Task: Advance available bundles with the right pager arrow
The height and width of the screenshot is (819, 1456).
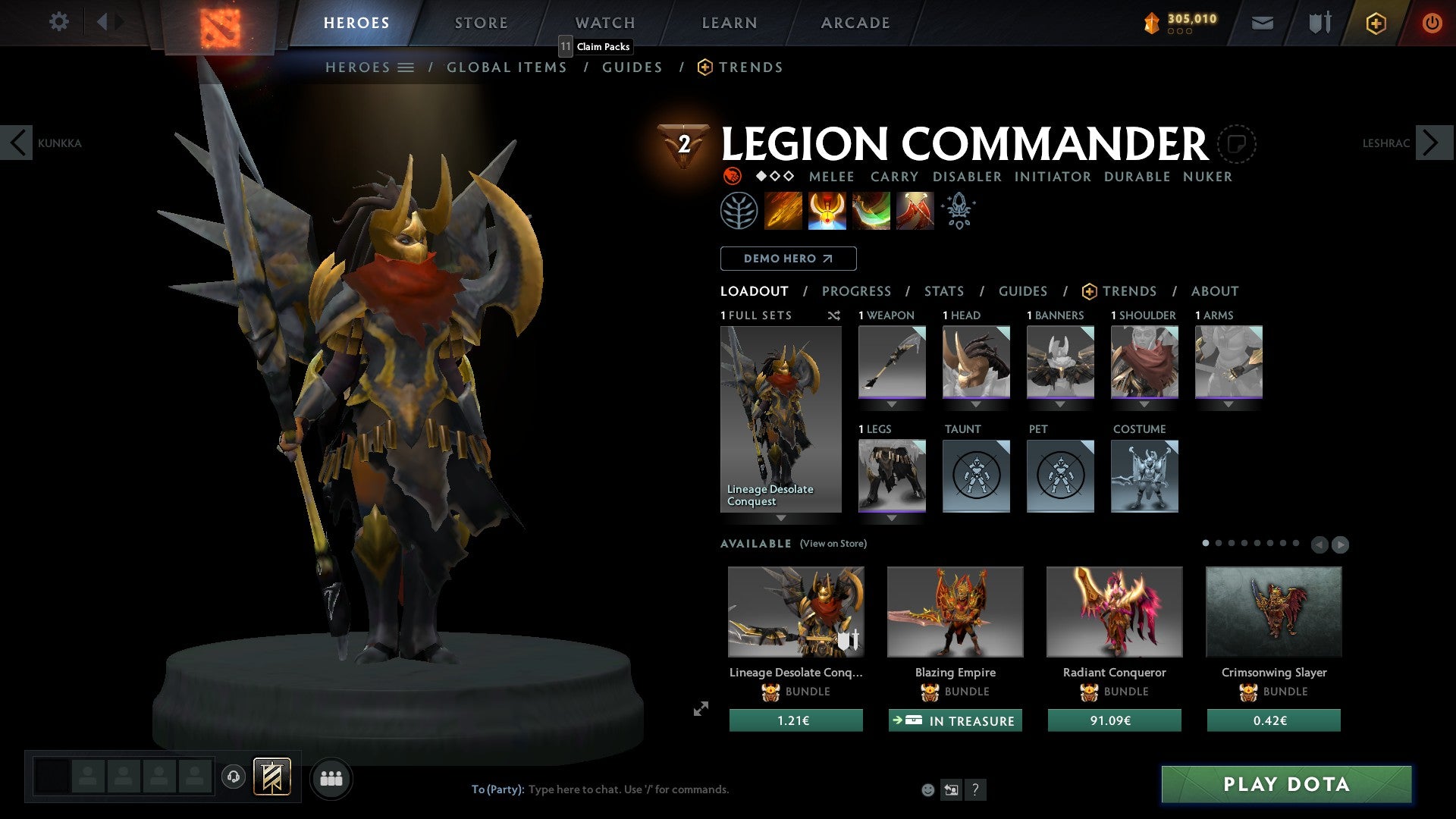Action: (x=1341, y=544)
